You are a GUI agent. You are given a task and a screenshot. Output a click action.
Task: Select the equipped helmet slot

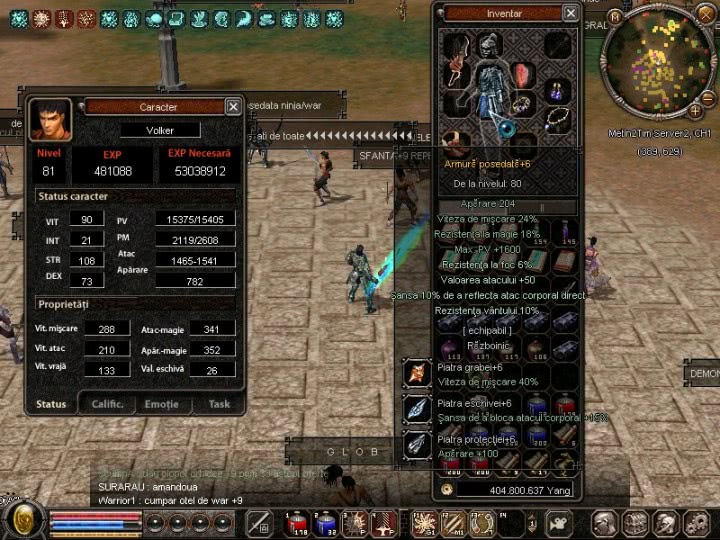(x=487, y=46)
